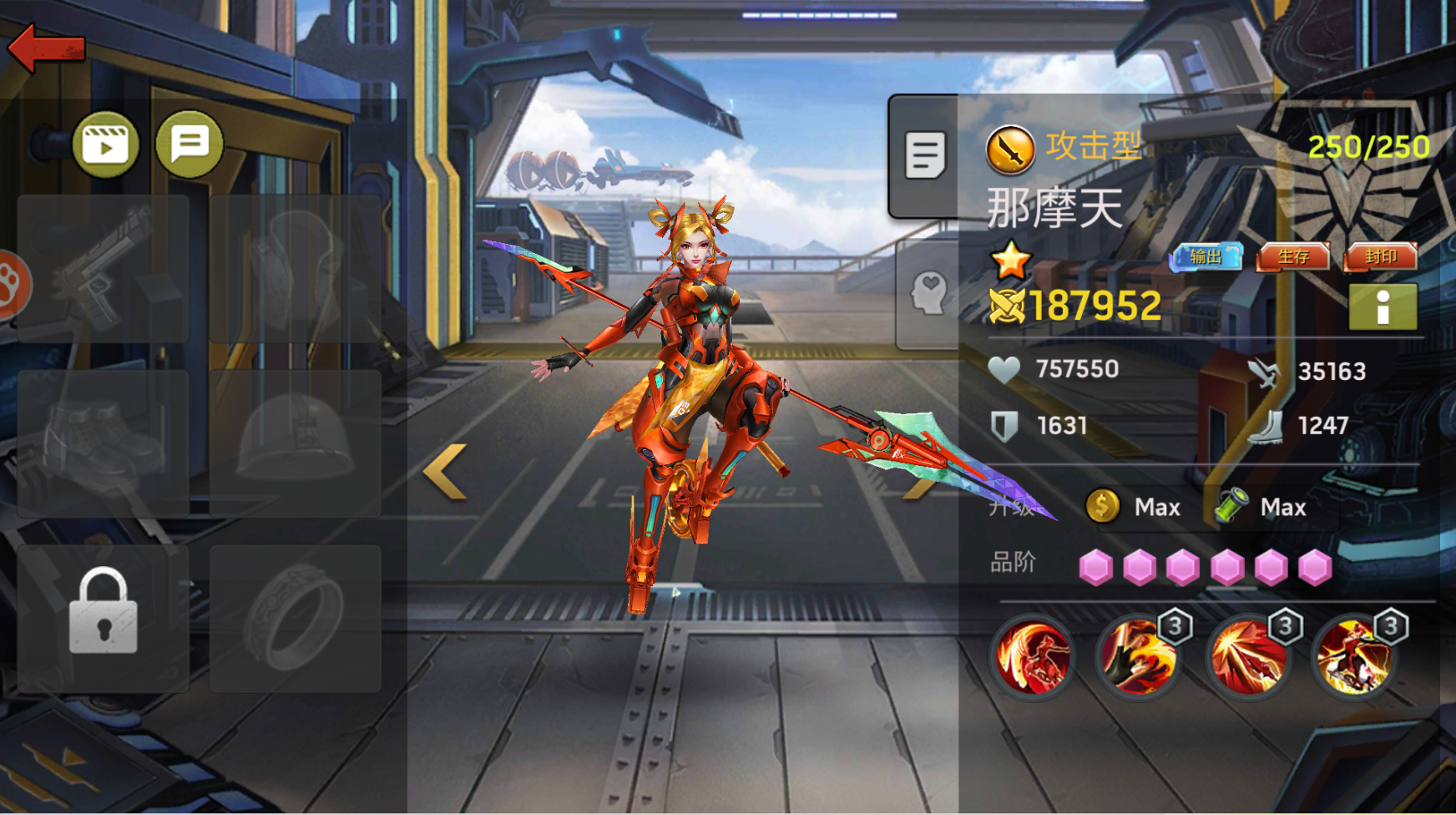
Task: Open the 攻击型 sword class icon
Action: point(1010,150)
